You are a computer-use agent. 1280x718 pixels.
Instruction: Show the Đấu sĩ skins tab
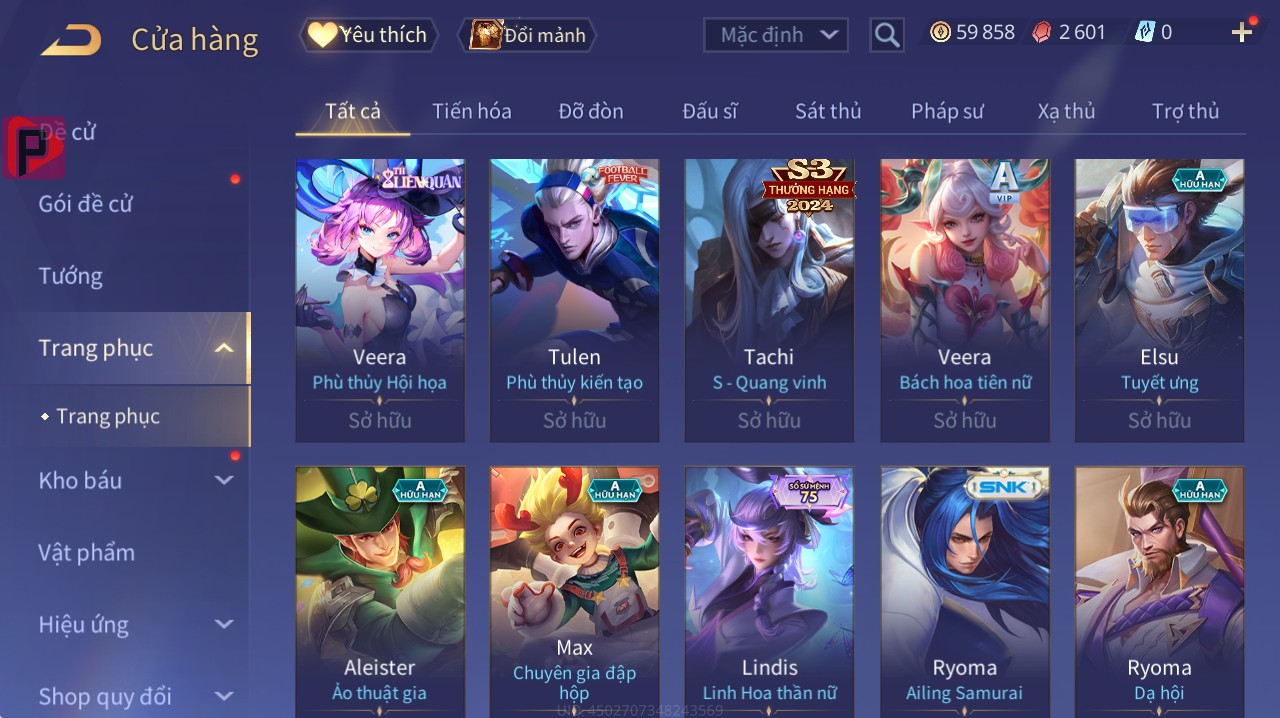pyautogui.click(x=710, y=111)
